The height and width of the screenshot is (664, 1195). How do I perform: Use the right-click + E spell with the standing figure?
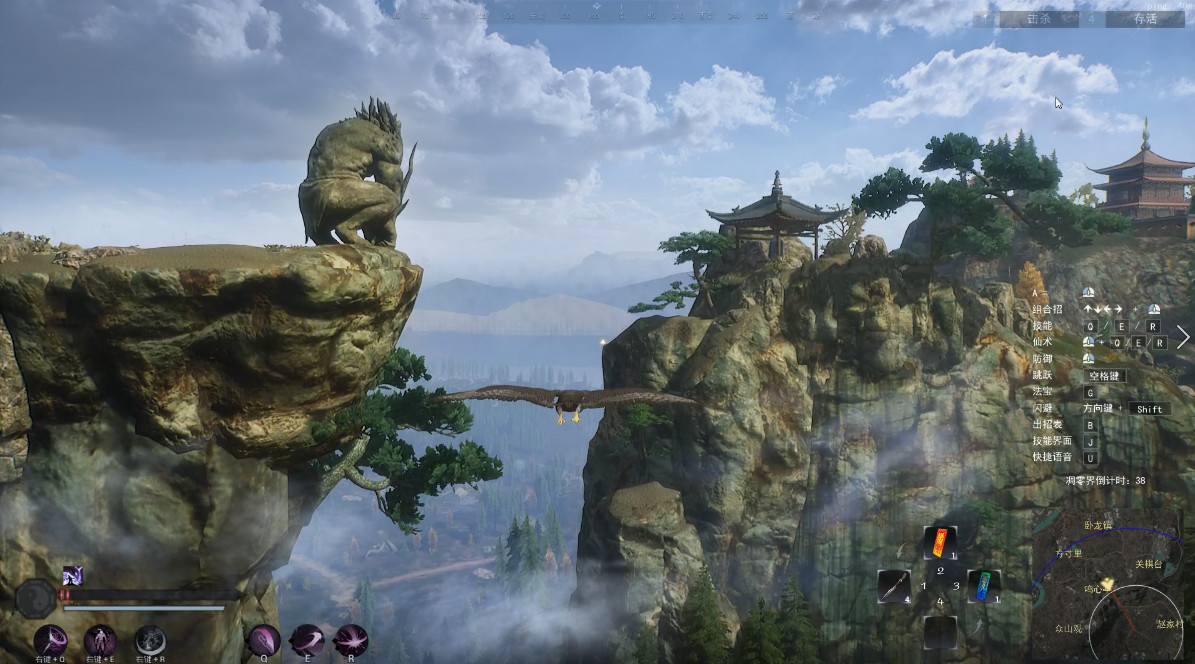pos(100,640)
